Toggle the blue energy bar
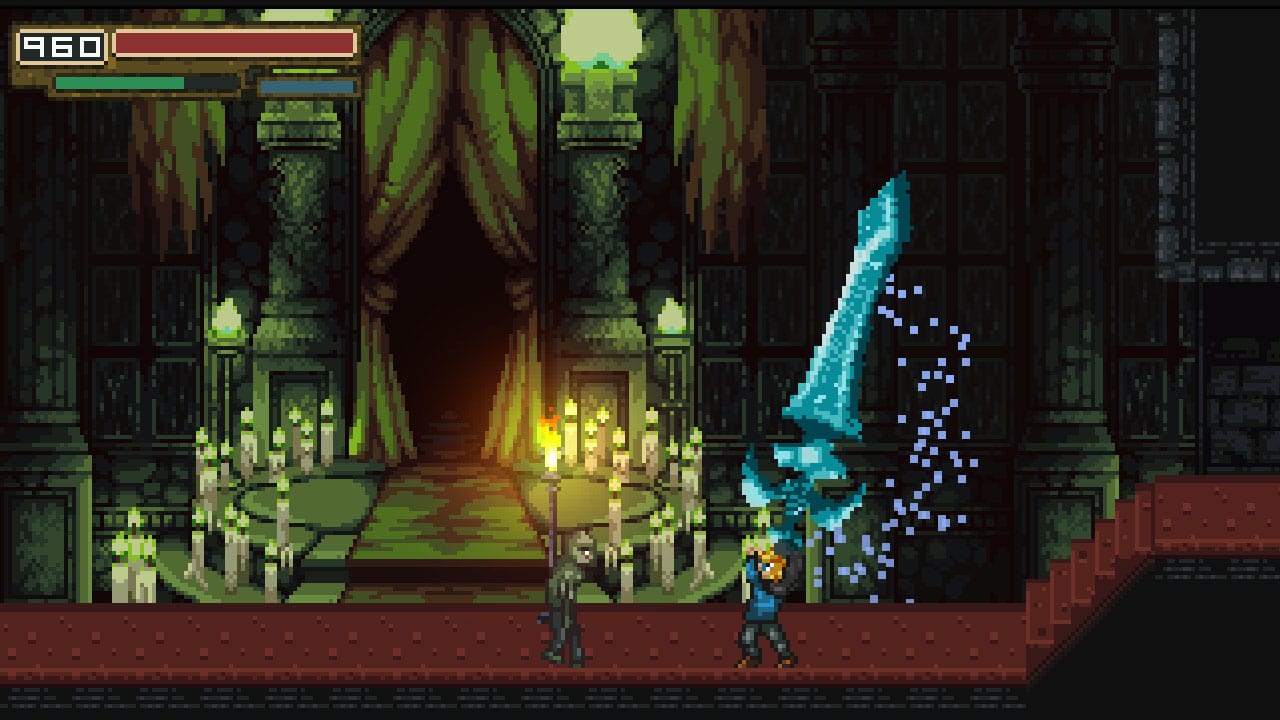Screen dimensions: 1280x720 (x=305, y=87)
